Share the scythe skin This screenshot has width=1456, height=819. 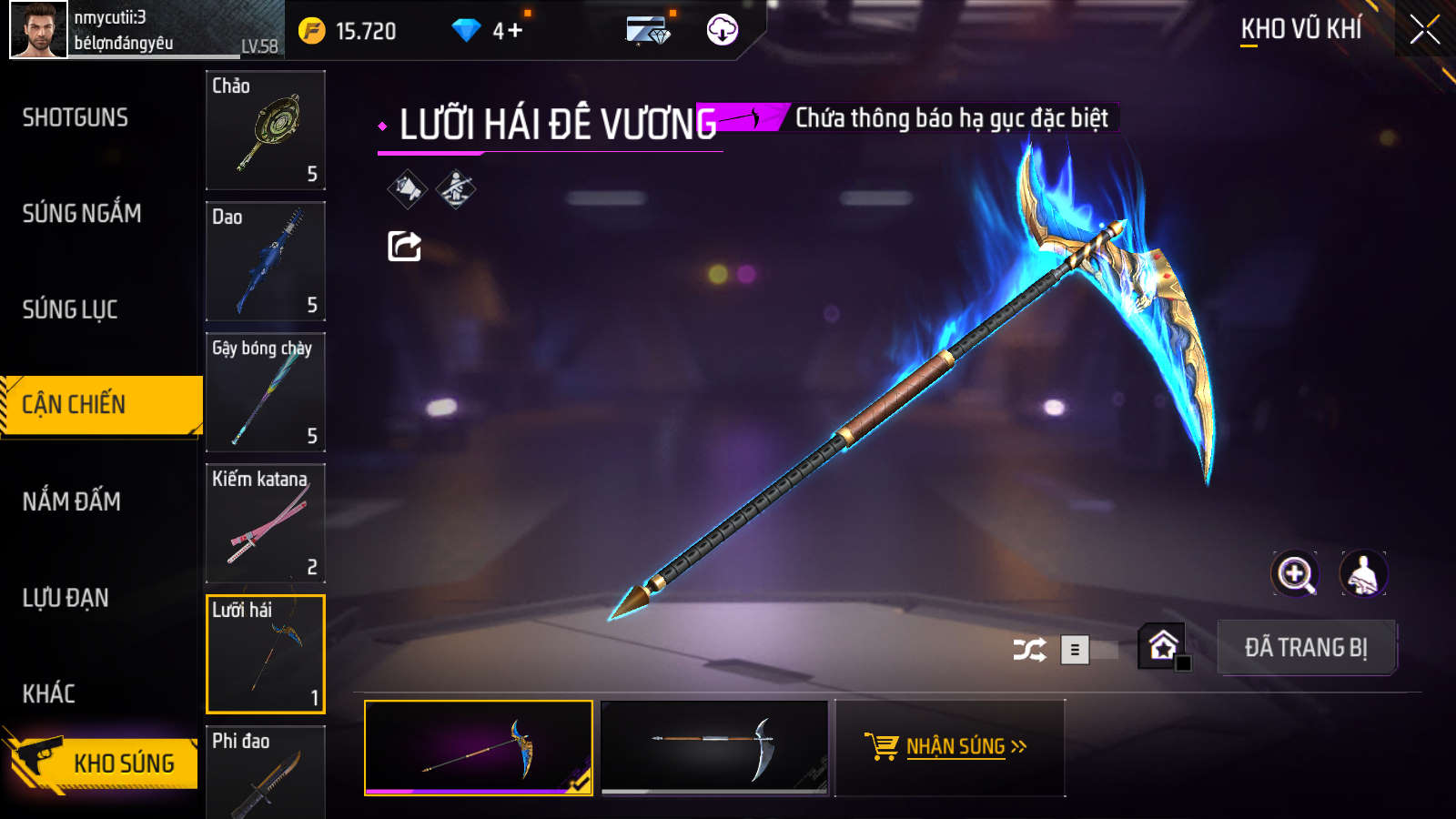tap(404, 246)
